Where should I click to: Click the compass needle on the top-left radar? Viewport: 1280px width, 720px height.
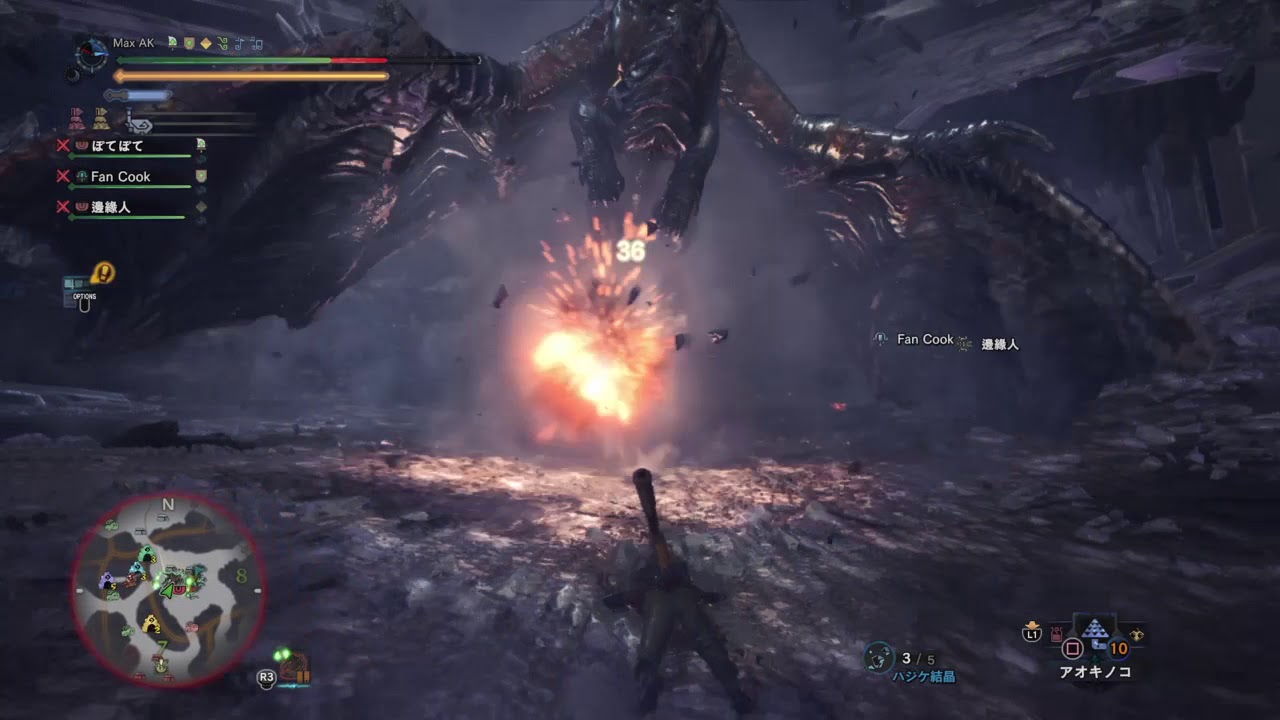(91, 51)
